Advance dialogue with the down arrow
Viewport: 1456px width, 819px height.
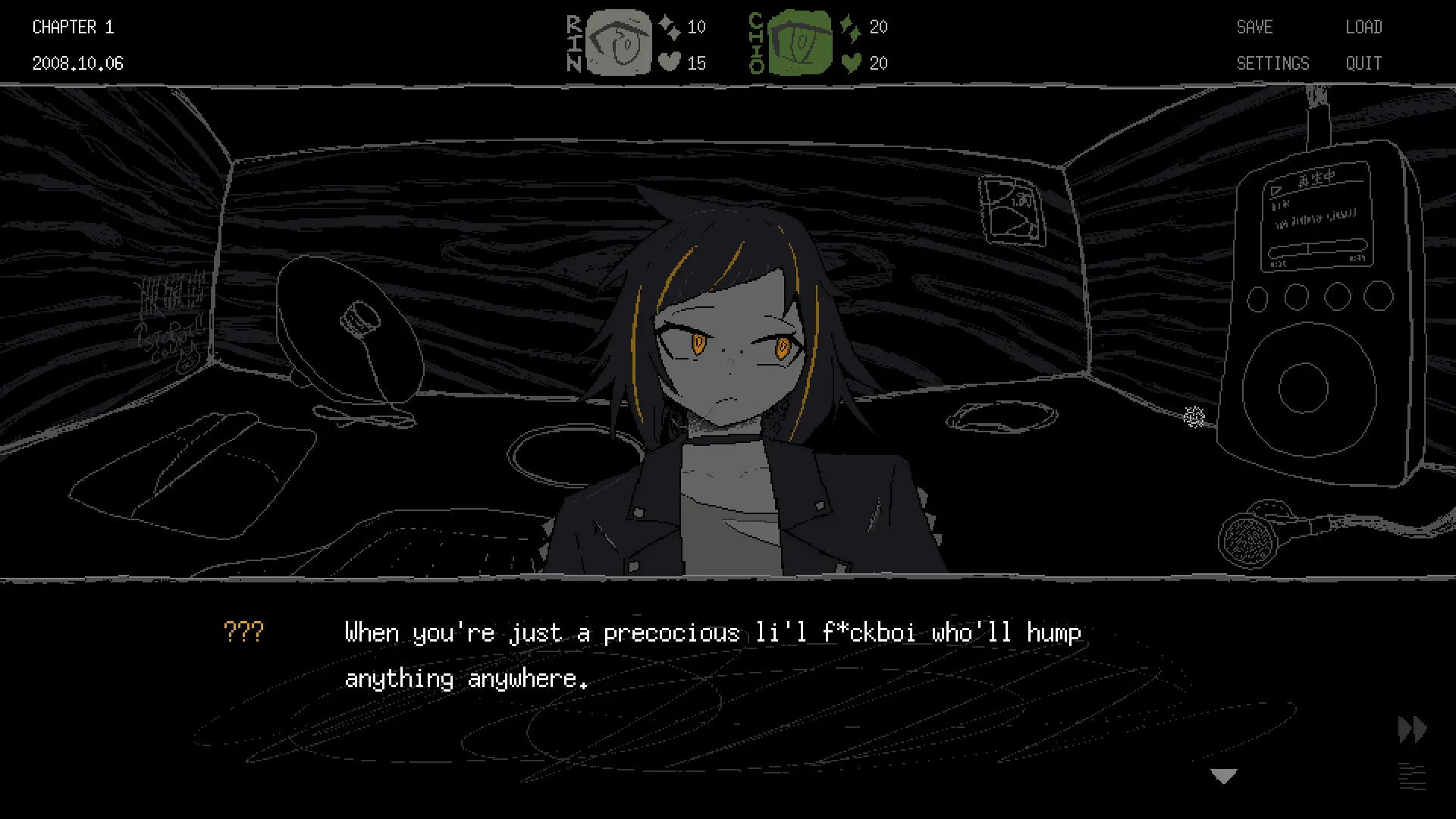(x=1224, y=776)
